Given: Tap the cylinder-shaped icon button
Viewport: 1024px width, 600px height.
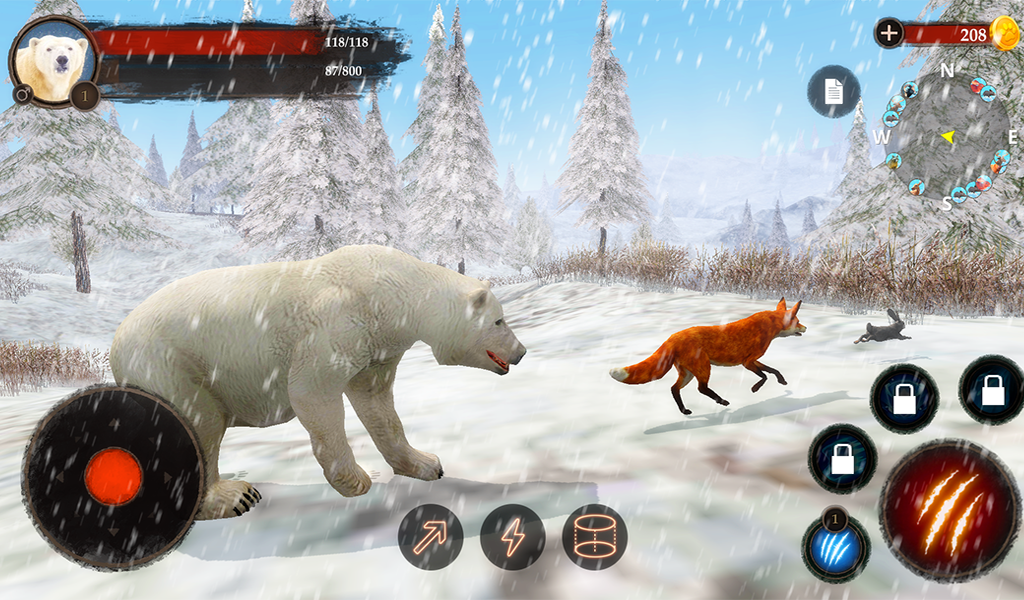Looking at the screenshot, I should 594,537.
